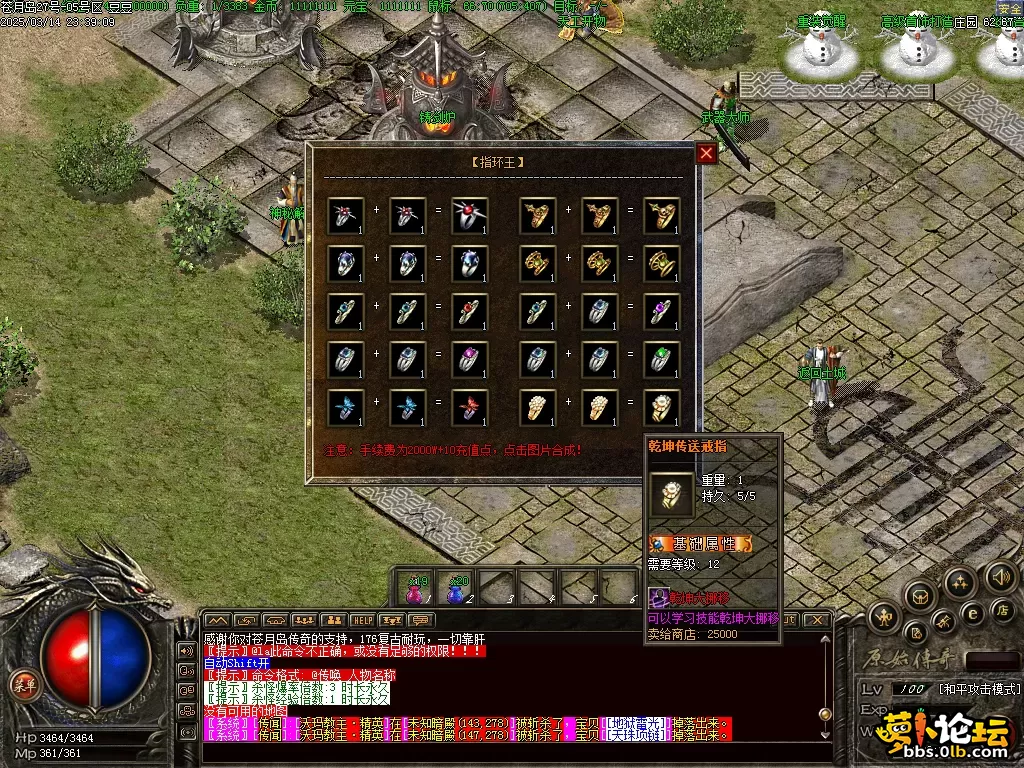Close the 指环王 ring crafting window
The width and height of the screenshot is (1024, 768).
click(706, 153)
